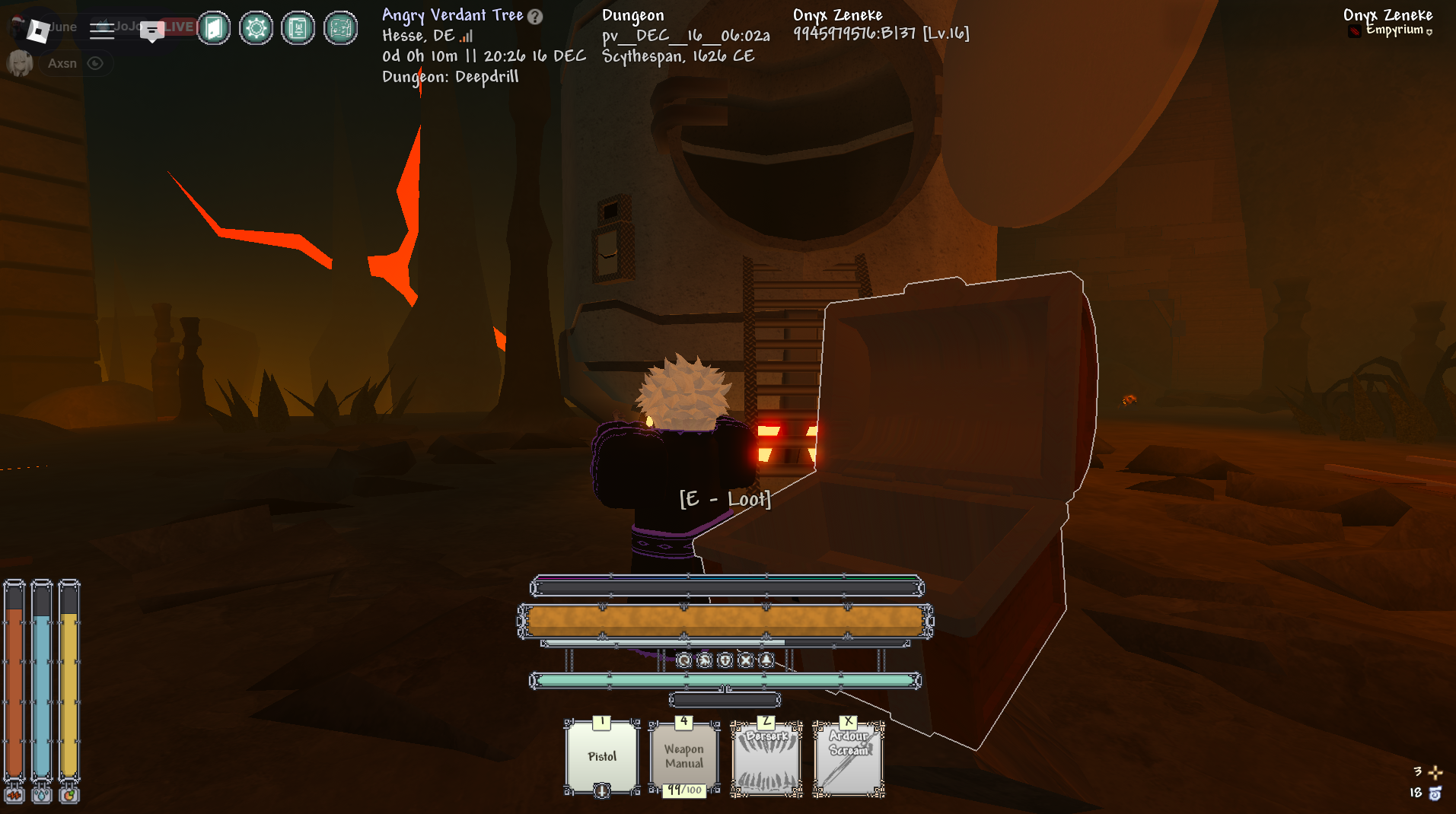Select the Pistol hotbar slot
Screen dimensions: 1456x814
click(602, 757)
